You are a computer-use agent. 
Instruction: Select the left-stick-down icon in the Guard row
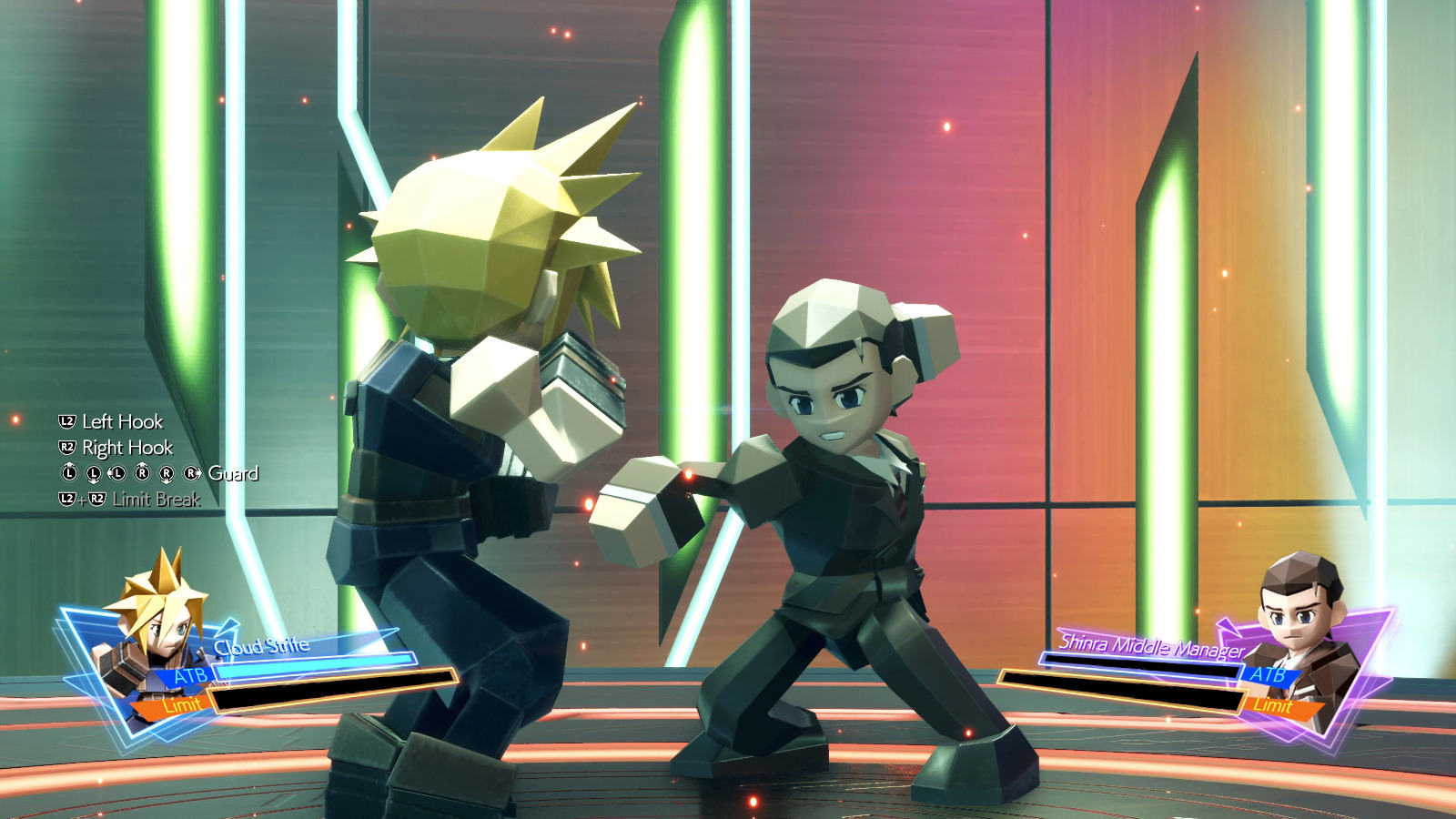94,473
